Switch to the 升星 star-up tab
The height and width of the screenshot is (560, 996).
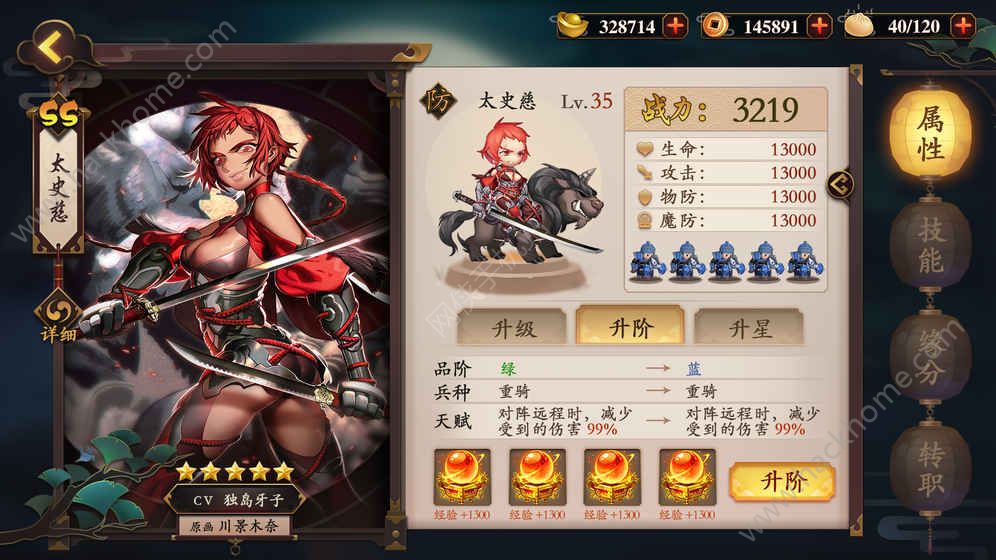pyautogui.click(x=748, y=327)
